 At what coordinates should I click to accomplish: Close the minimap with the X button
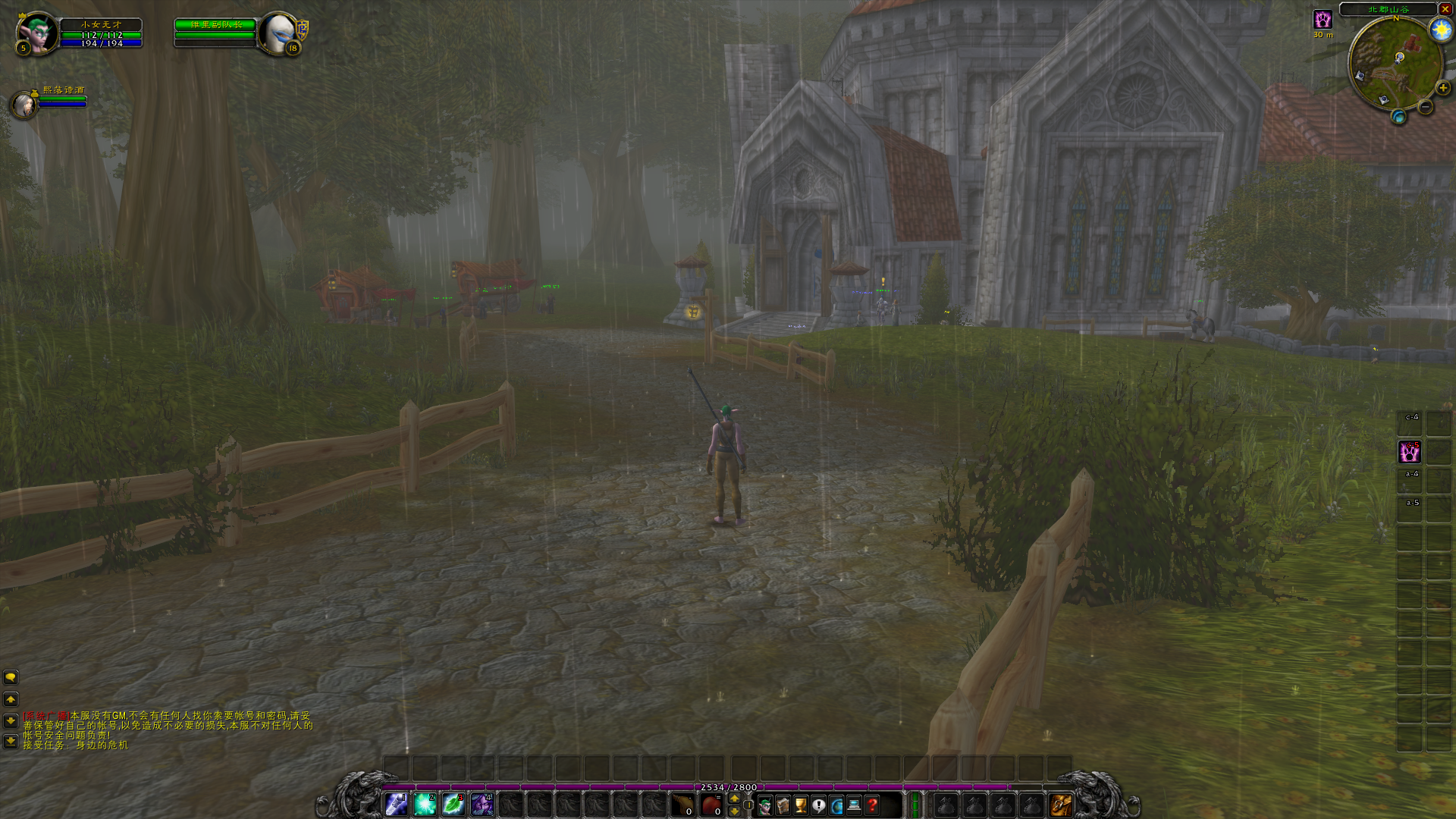coord(1445,9)
